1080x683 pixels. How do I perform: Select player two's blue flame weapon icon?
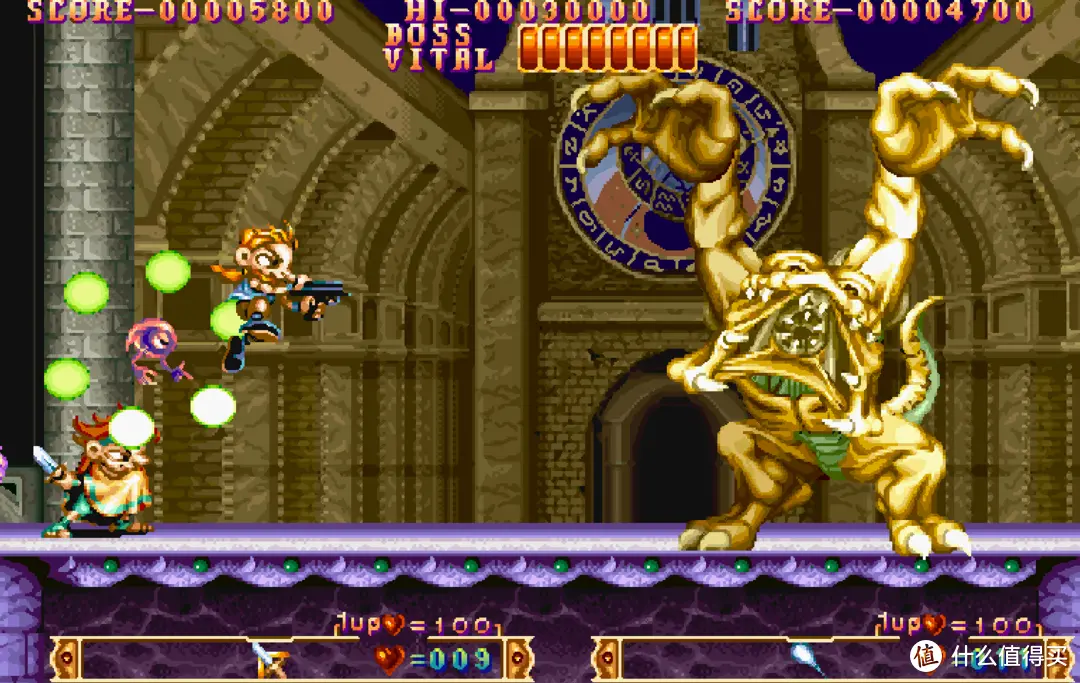806,658
